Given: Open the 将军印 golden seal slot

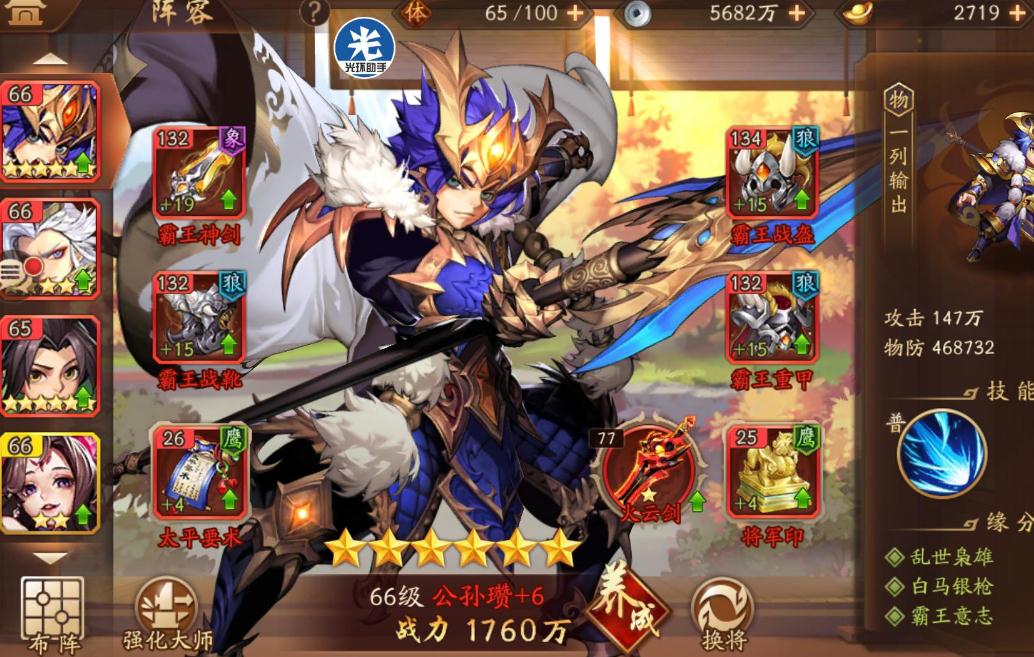Looking at the screenshot, I should (x=772, y=471).
